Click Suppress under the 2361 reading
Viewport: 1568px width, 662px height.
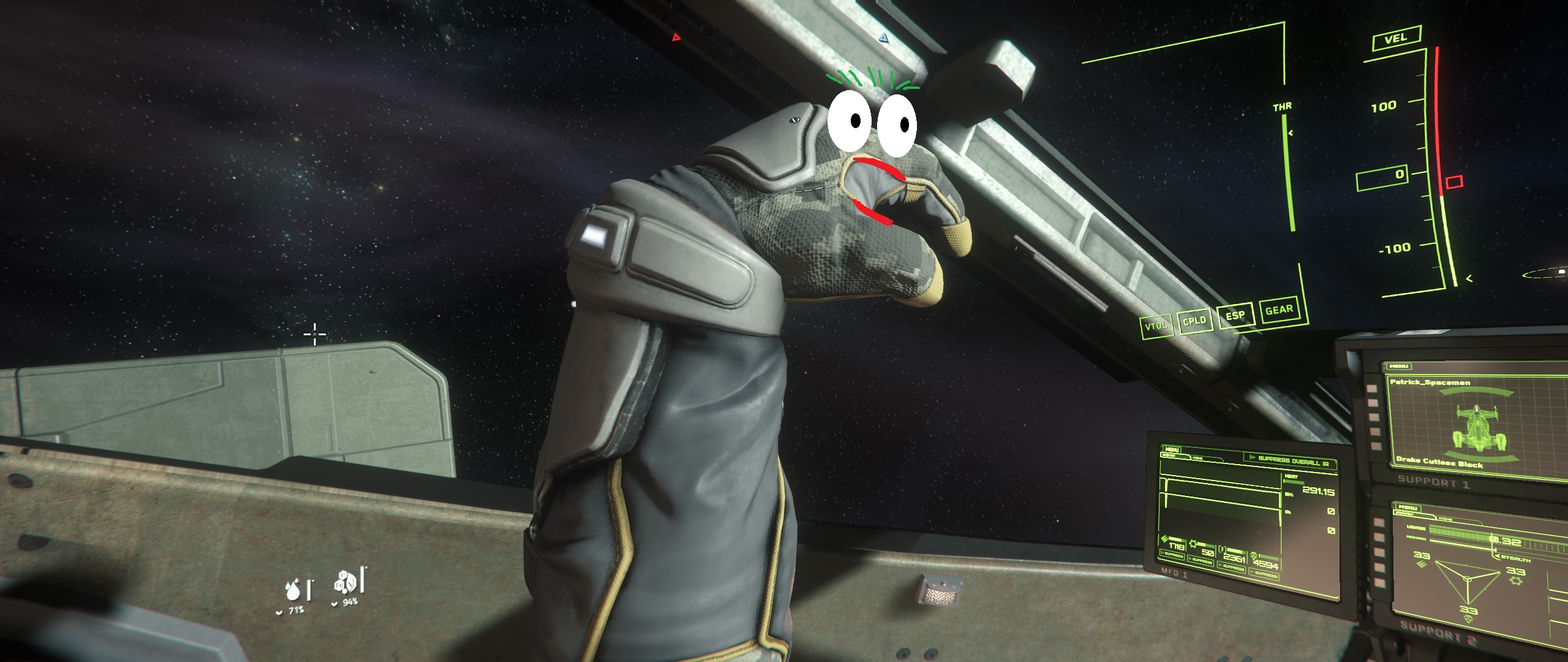click(x=1232, y=568)
